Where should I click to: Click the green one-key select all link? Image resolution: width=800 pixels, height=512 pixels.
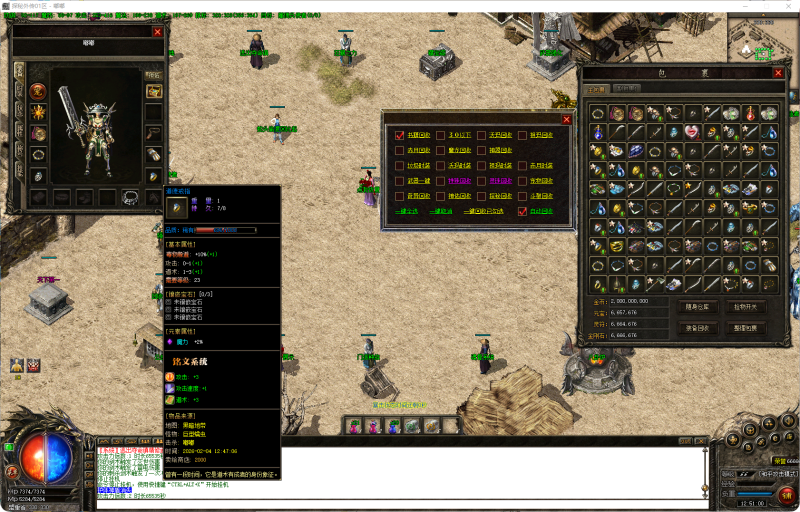[x=408, y=211]
